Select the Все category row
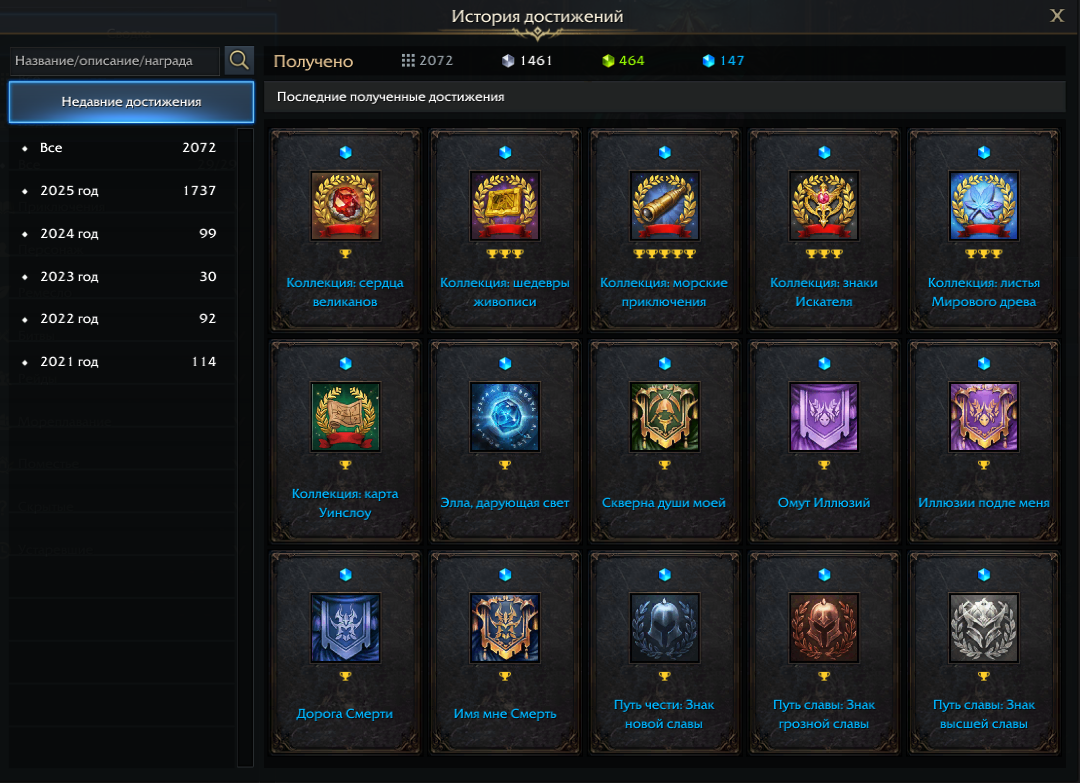The height and width of the screenshot is (783, 1080). pos(120,148)
